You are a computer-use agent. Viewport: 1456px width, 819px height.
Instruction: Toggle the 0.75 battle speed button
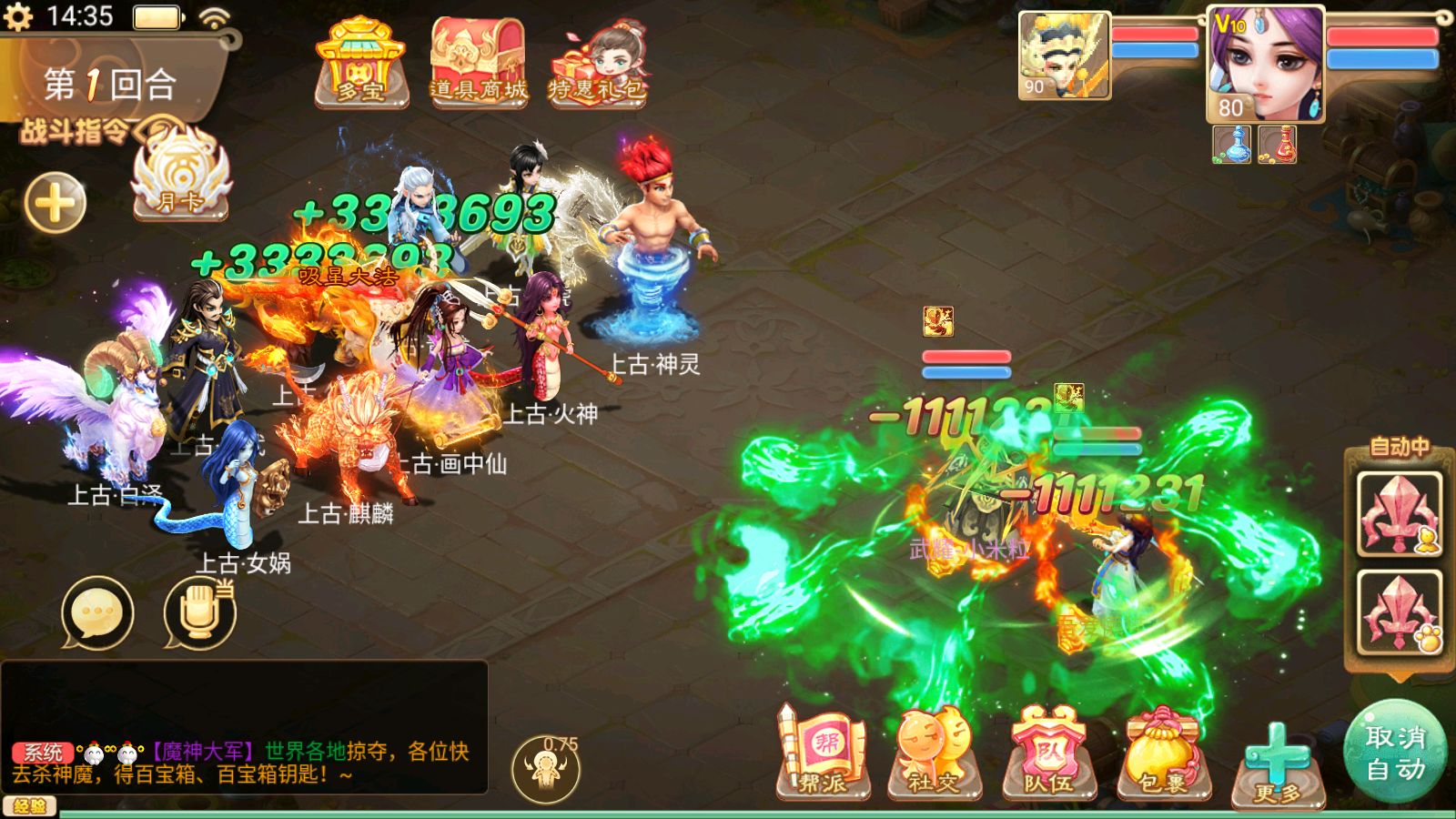546,767
